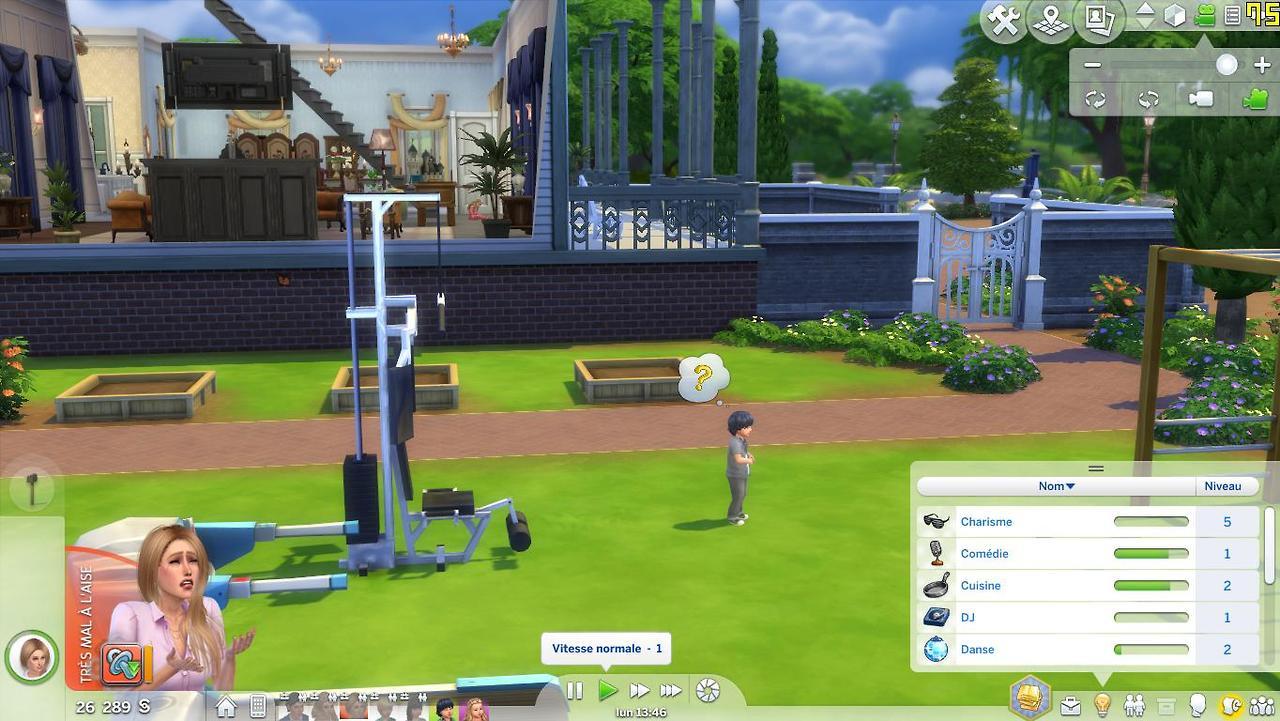Zoom in with the camera plus button
The height and width of the screenshot is (721, 1280).
pyautogui.click(x=1261, y=65)
